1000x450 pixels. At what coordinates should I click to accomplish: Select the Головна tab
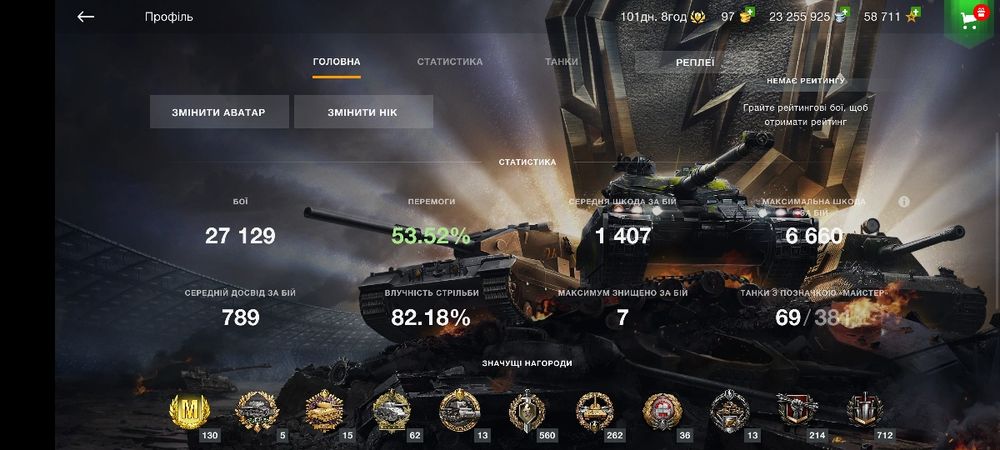pos(336,62)
